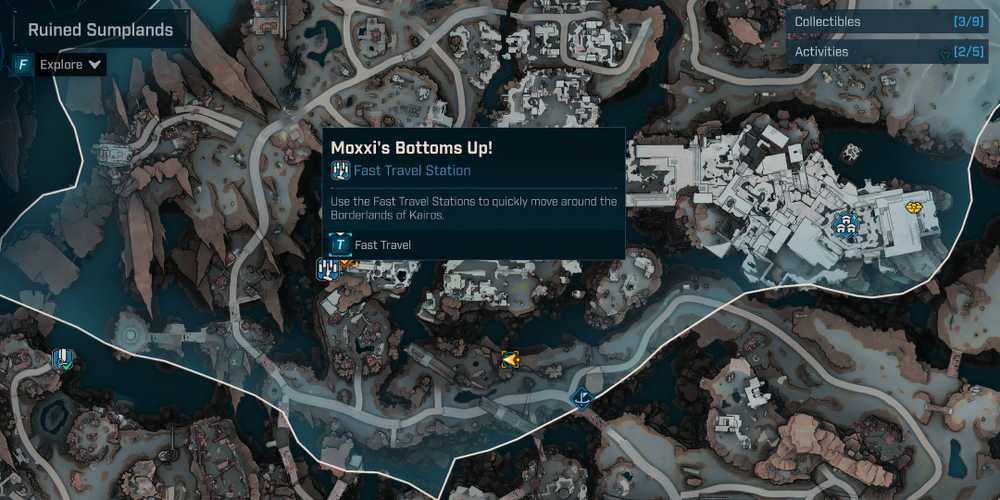Select the completed marker with green checkmark
The image size is (1000, 500).
point(64,359)
